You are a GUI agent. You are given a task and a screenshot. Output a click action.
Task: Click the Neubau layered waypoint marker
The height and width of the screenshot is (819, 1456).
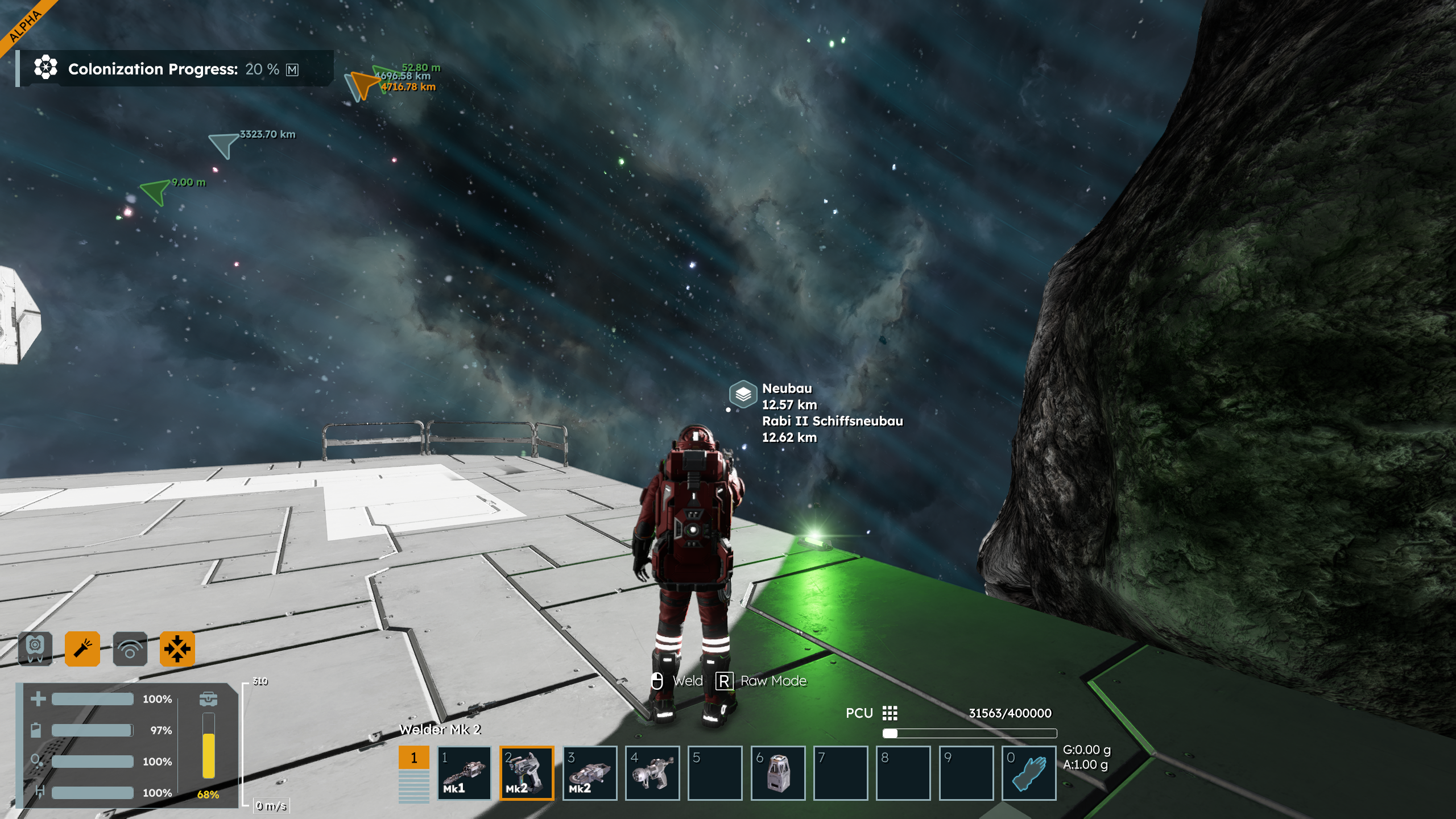tap(743, 394)
